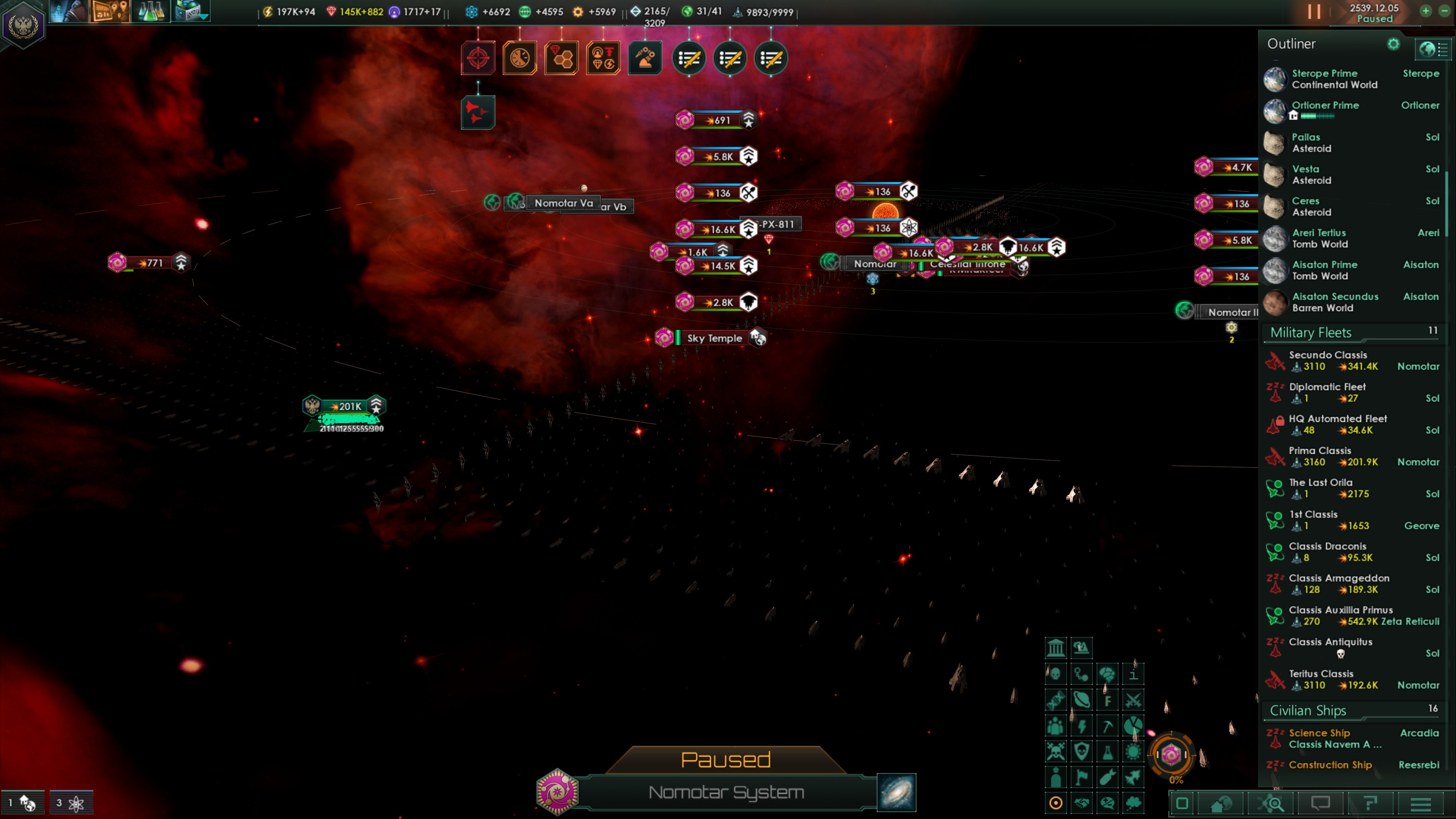Open the empire emblem menu

23,25
